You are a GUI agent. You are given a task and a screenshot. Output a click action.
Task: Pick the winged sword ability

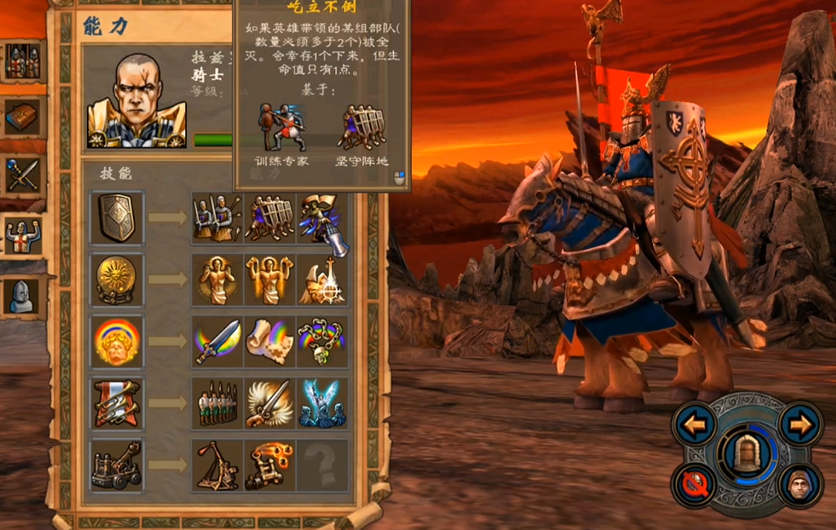(269, 402)
